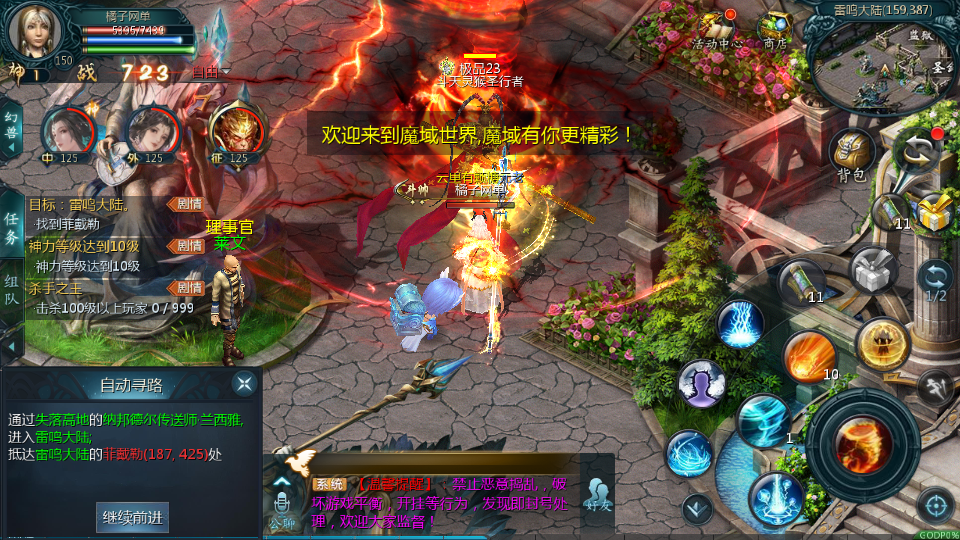This screenshot has height=540, width=960.
Task: Open the 自由 PK mode dropdown
Action: [210, 72]
